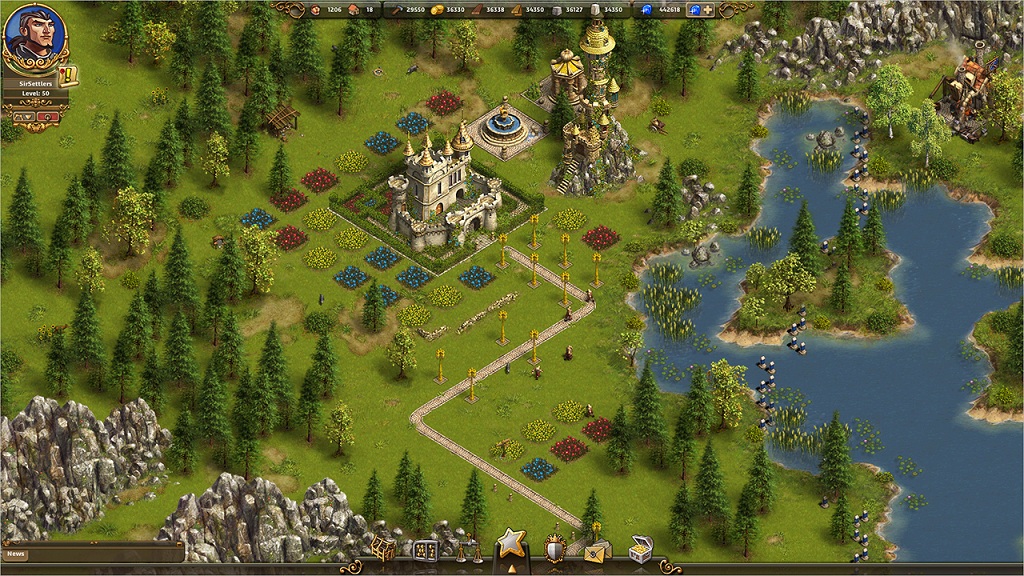Open the treasure chest shop
Image resolution: width=1024 pixels, height=576 pixels.
tap(640, 549)
